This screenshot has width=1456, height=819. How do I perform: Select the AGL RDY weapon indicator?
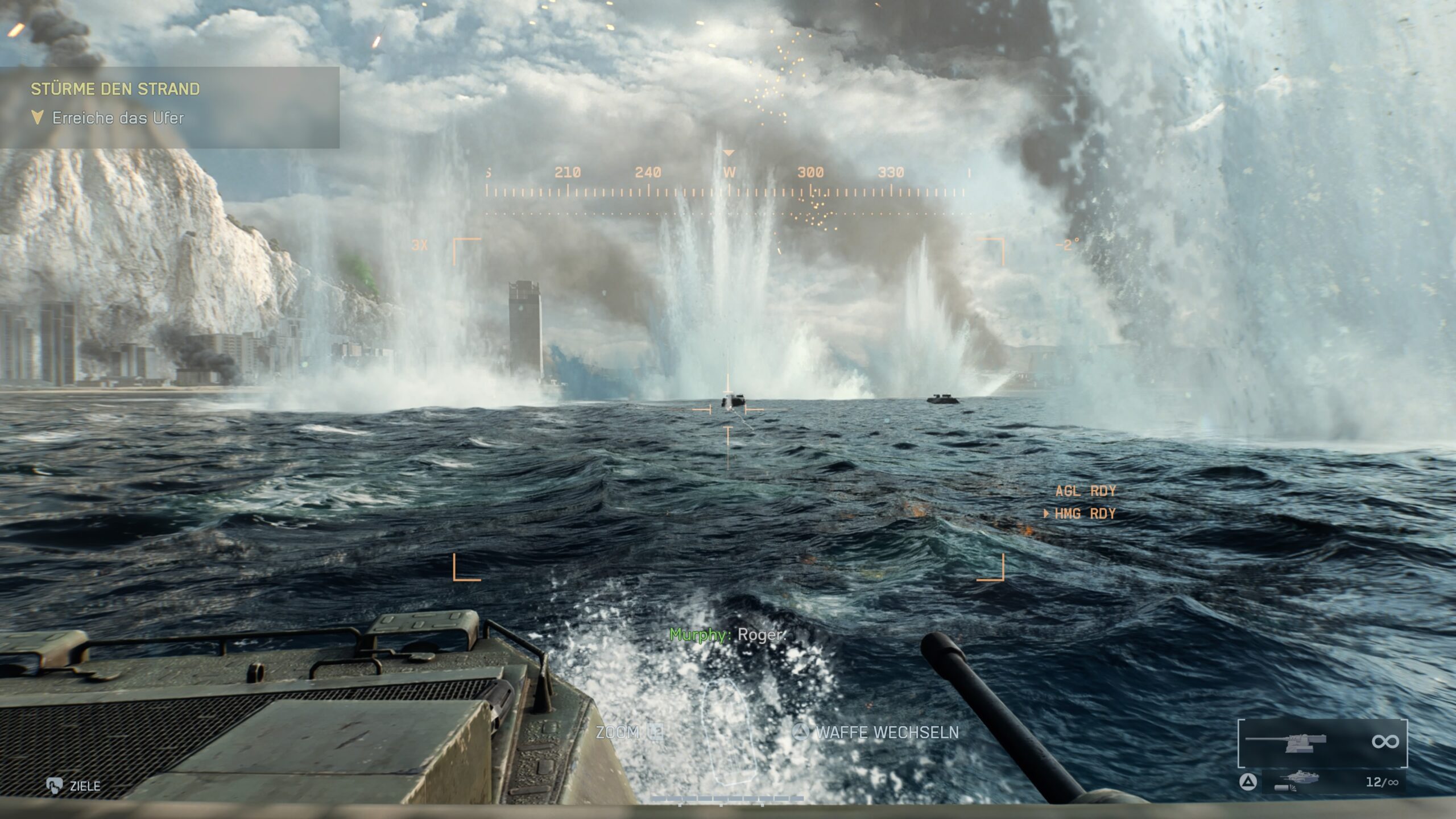(1085, 491)
